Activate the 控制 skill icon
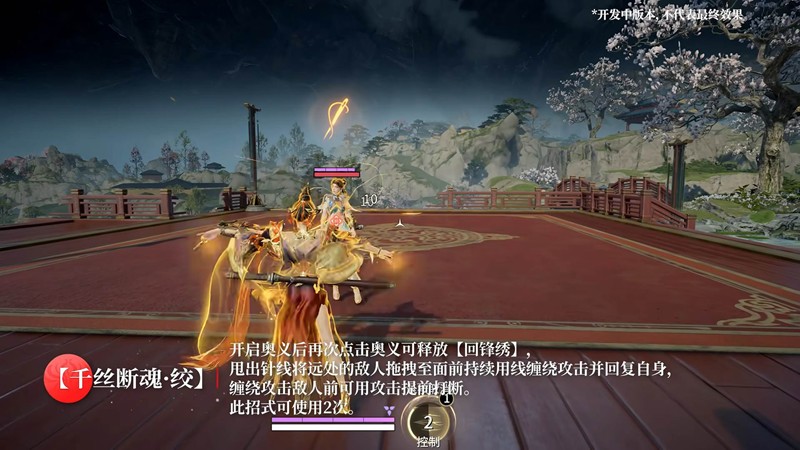Screen dimensions: 800x450 coord(428,421)
